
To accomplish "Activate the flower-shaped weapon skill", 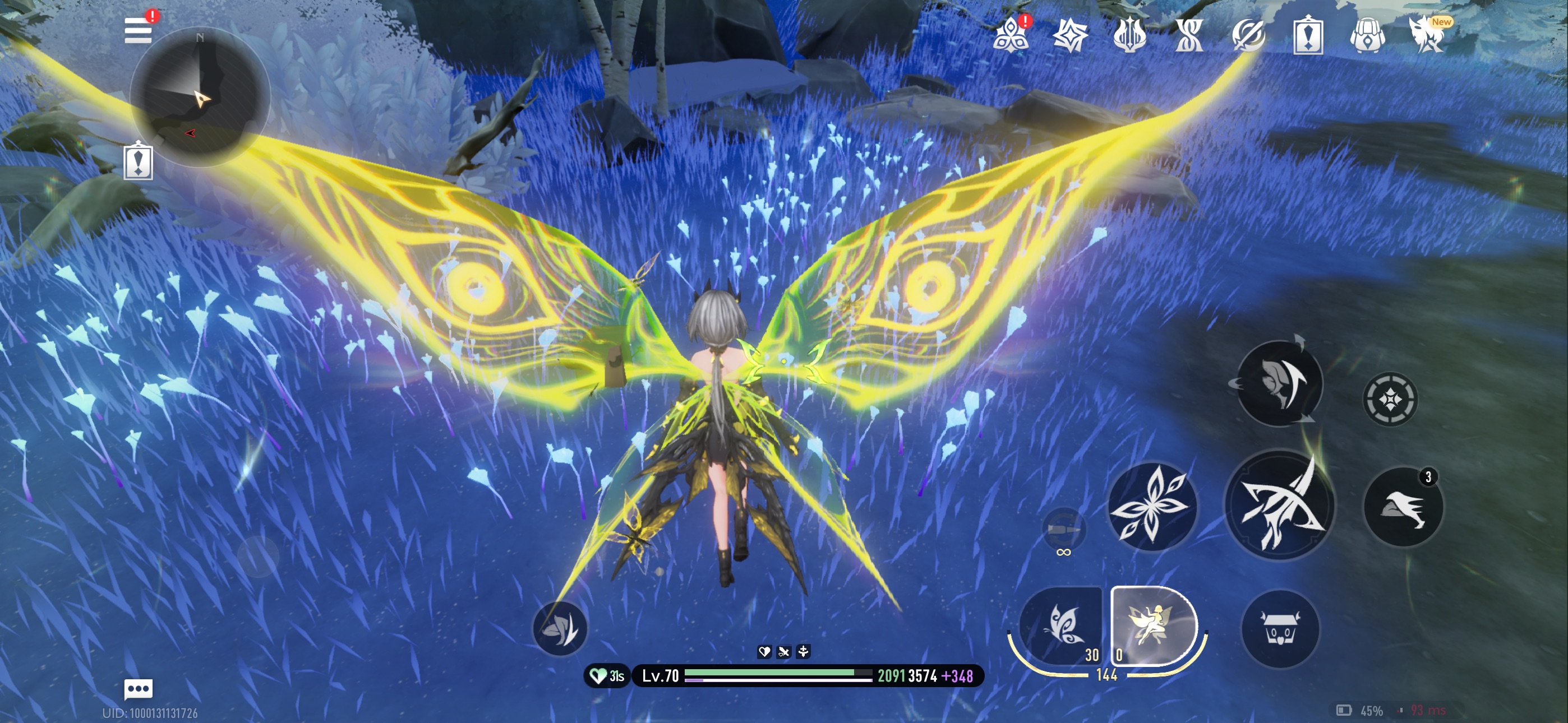I will coord(1151,506).
